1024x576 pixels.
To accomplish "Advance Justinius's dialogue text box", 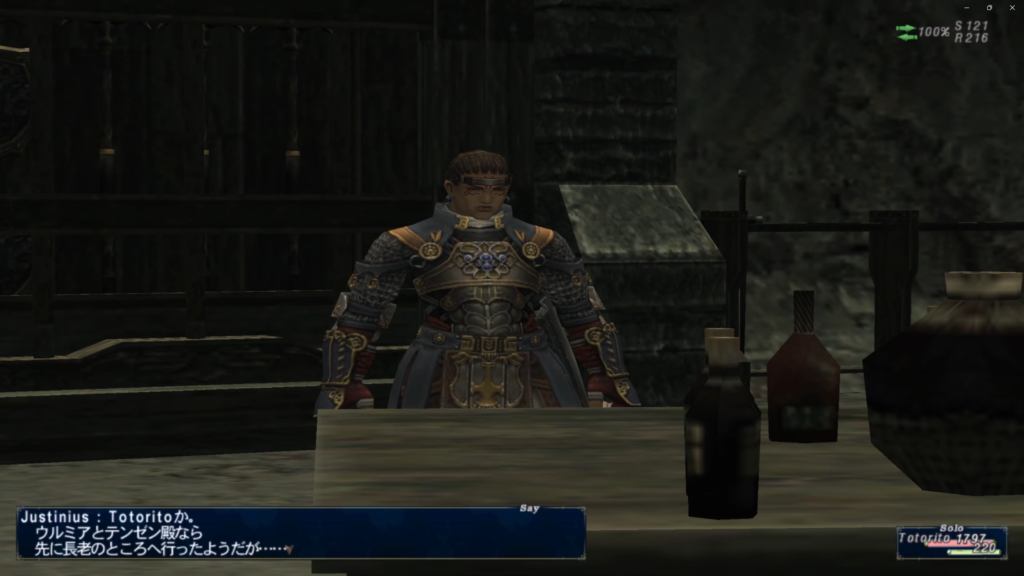I will pyautogui.click(x=300, y=533).
